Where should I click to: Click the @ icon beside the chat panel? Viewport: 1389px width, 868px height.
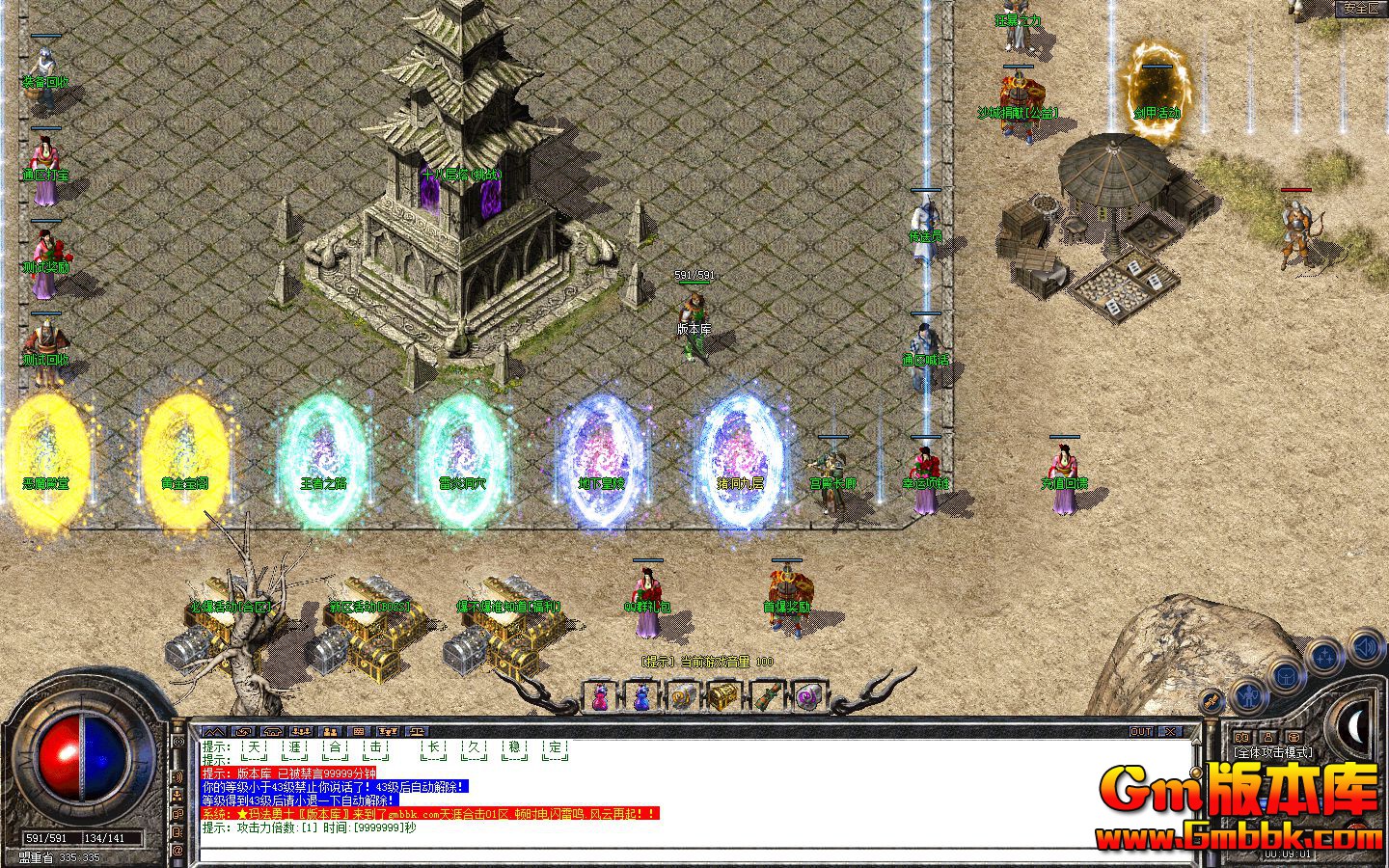tap(177, 852)
